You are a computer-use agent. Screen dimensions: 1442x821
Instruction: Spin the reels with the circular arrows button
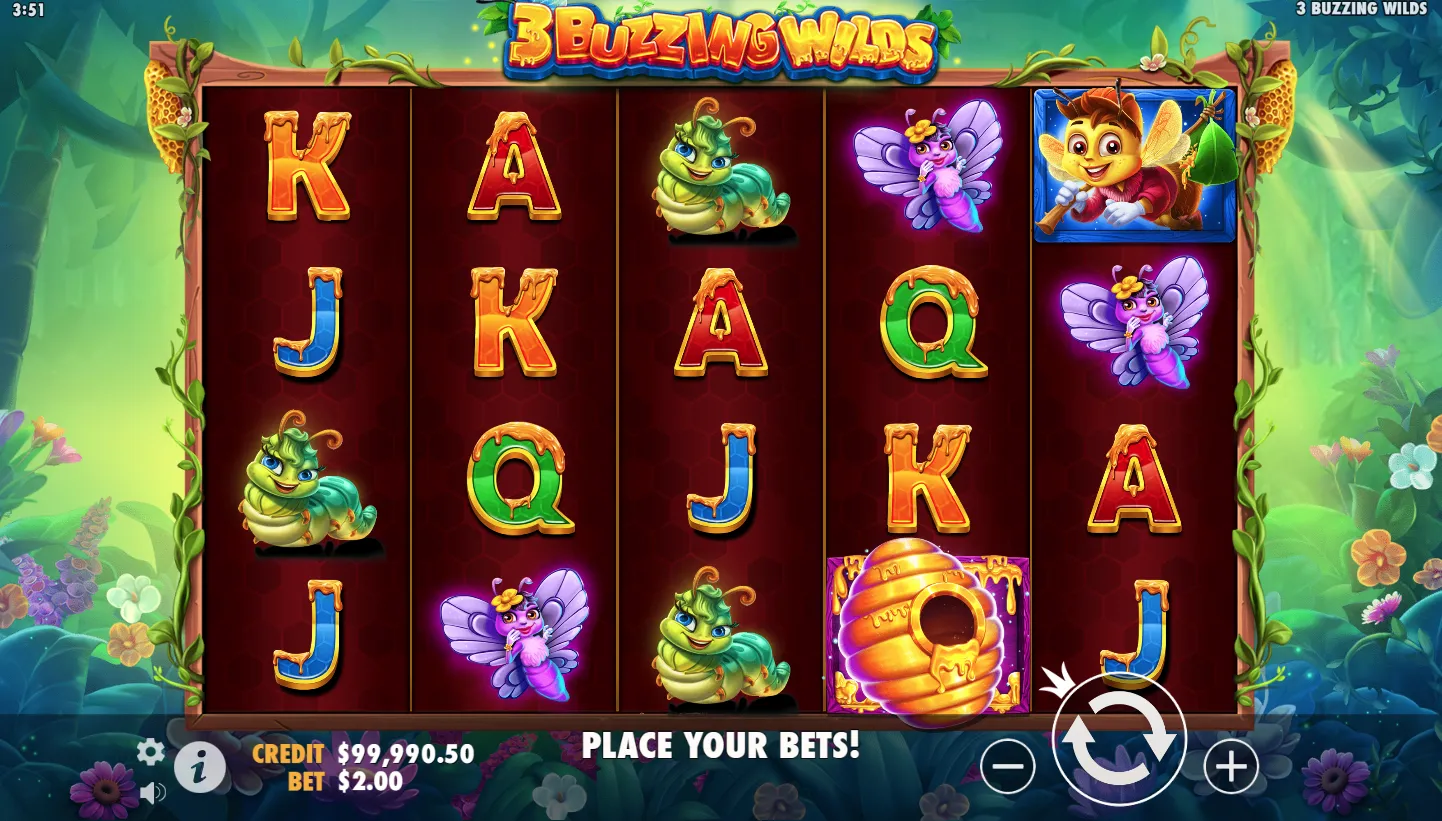pos(1118,739)
